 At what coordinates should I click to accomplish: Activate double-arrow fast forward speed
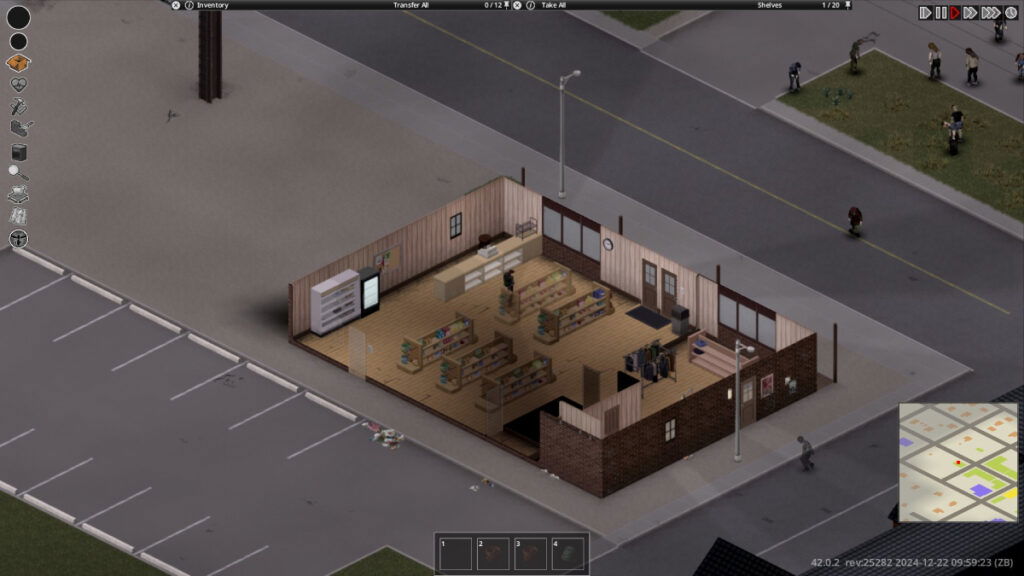coord(970,13)
